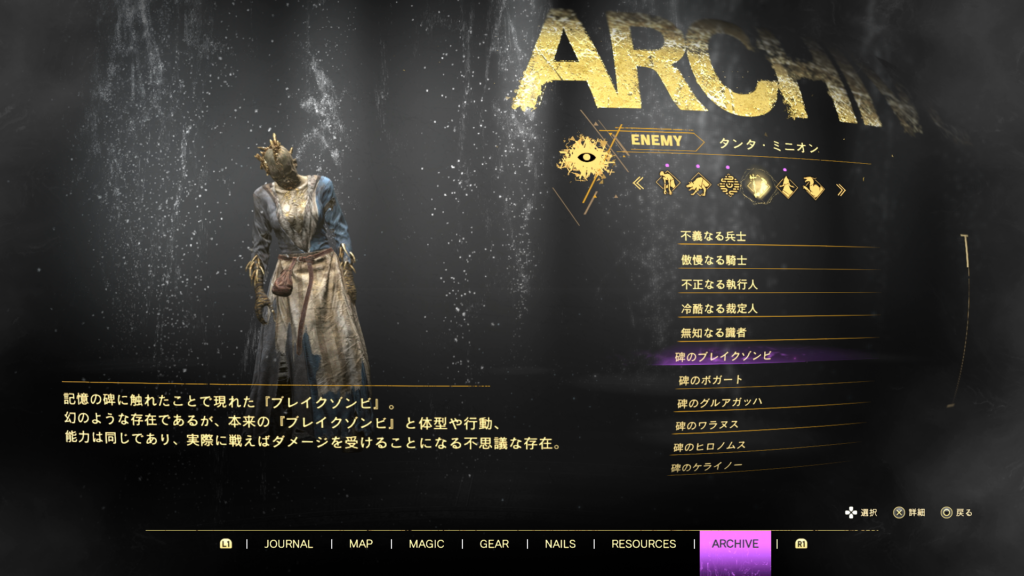View the 無知なる識者 enemy entry

tap(713, 332)
